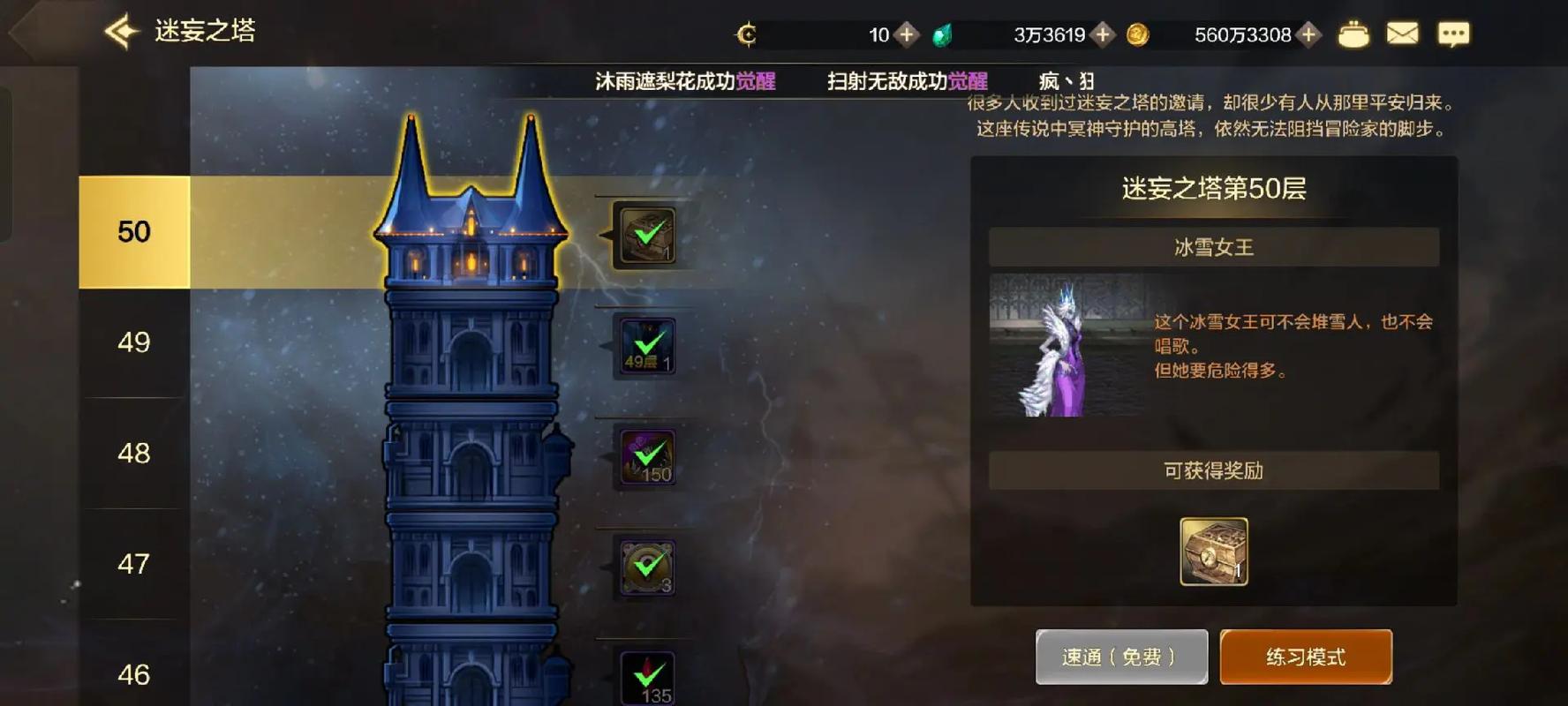Image resolution: width=1568 pixels, height=706 pixels.
Task: Switch to floor 48
Action: pyautogui.click(x=133, y=454)
